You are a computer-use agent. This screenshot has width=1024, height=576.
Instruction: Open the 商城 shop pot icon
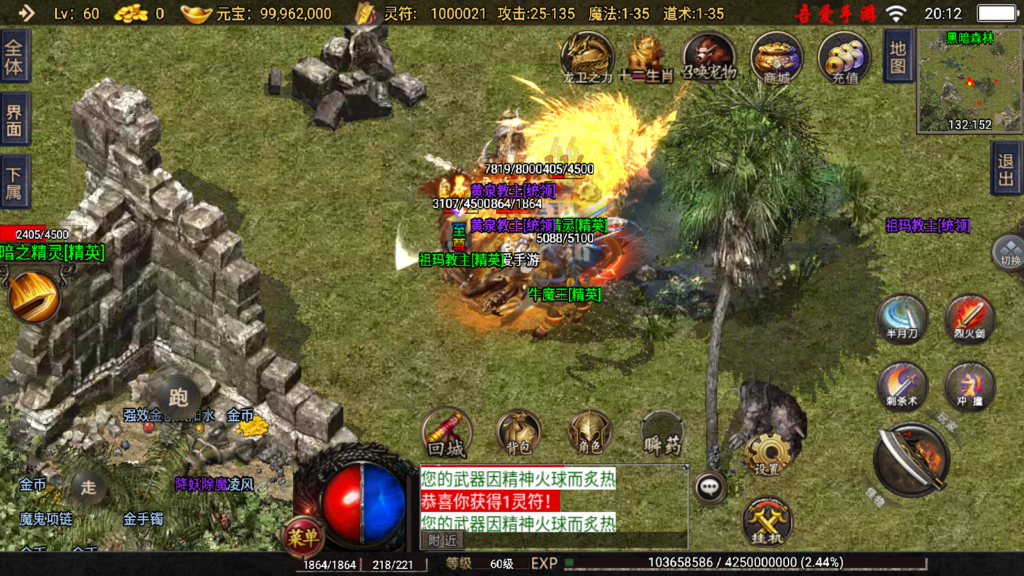point(776,56)
